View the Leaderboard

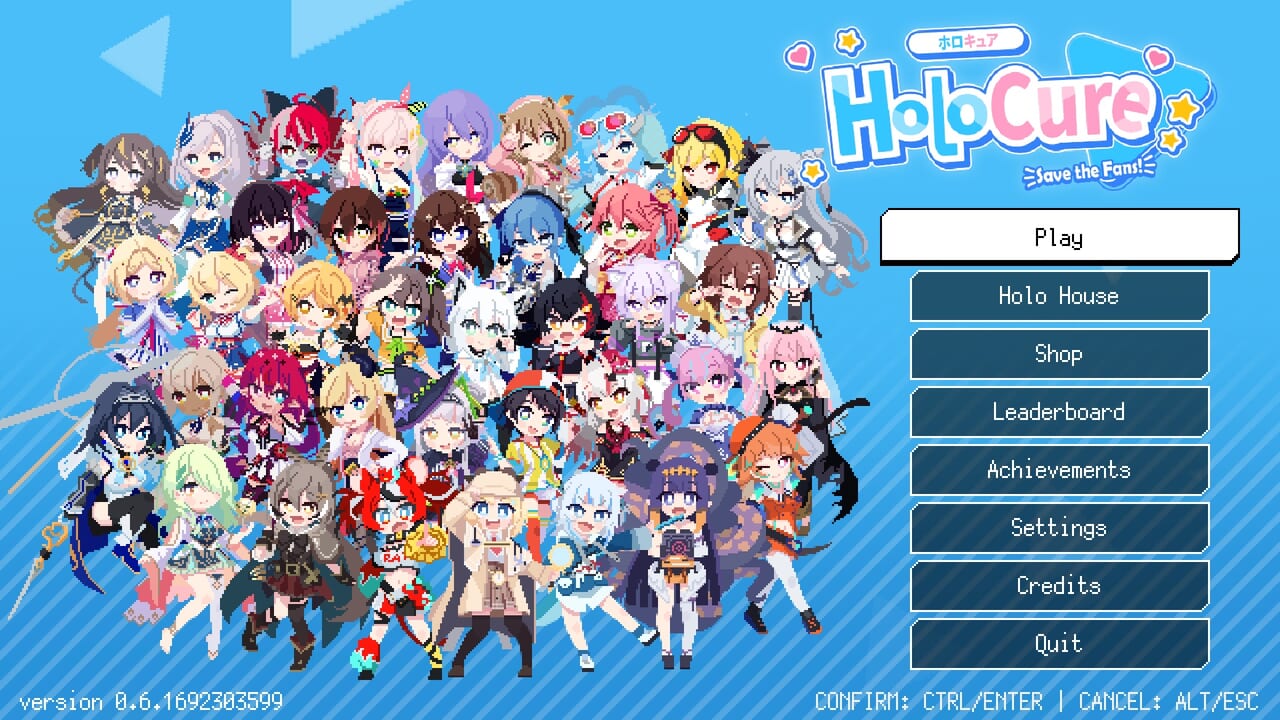[1059, 411]
